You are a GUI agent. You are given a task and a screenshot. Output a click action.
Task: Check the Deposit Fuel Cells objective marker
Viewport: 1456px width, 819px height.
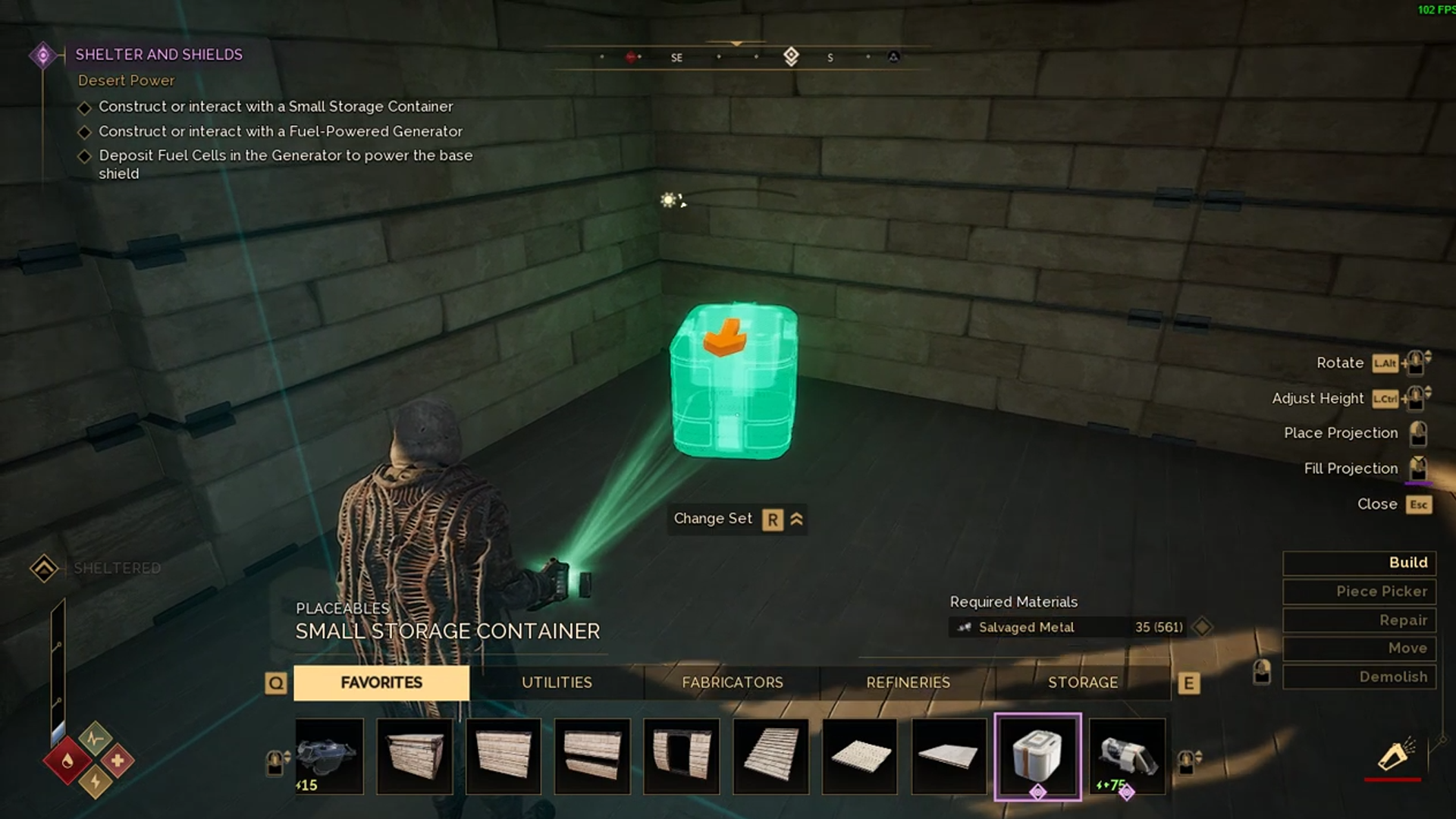[x=86, y=155]
